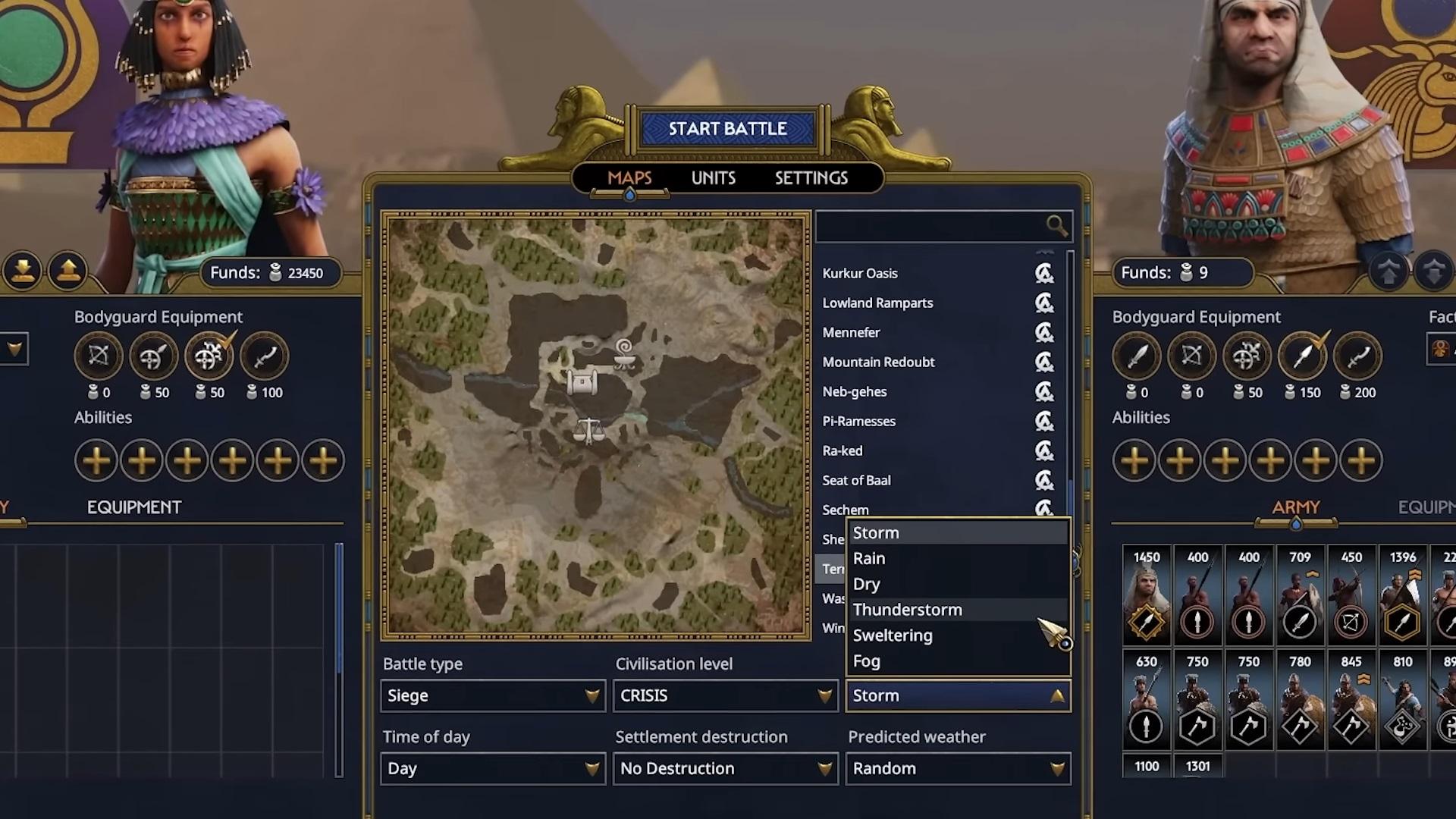Start the battle
1456x819 pixels.
727,129
